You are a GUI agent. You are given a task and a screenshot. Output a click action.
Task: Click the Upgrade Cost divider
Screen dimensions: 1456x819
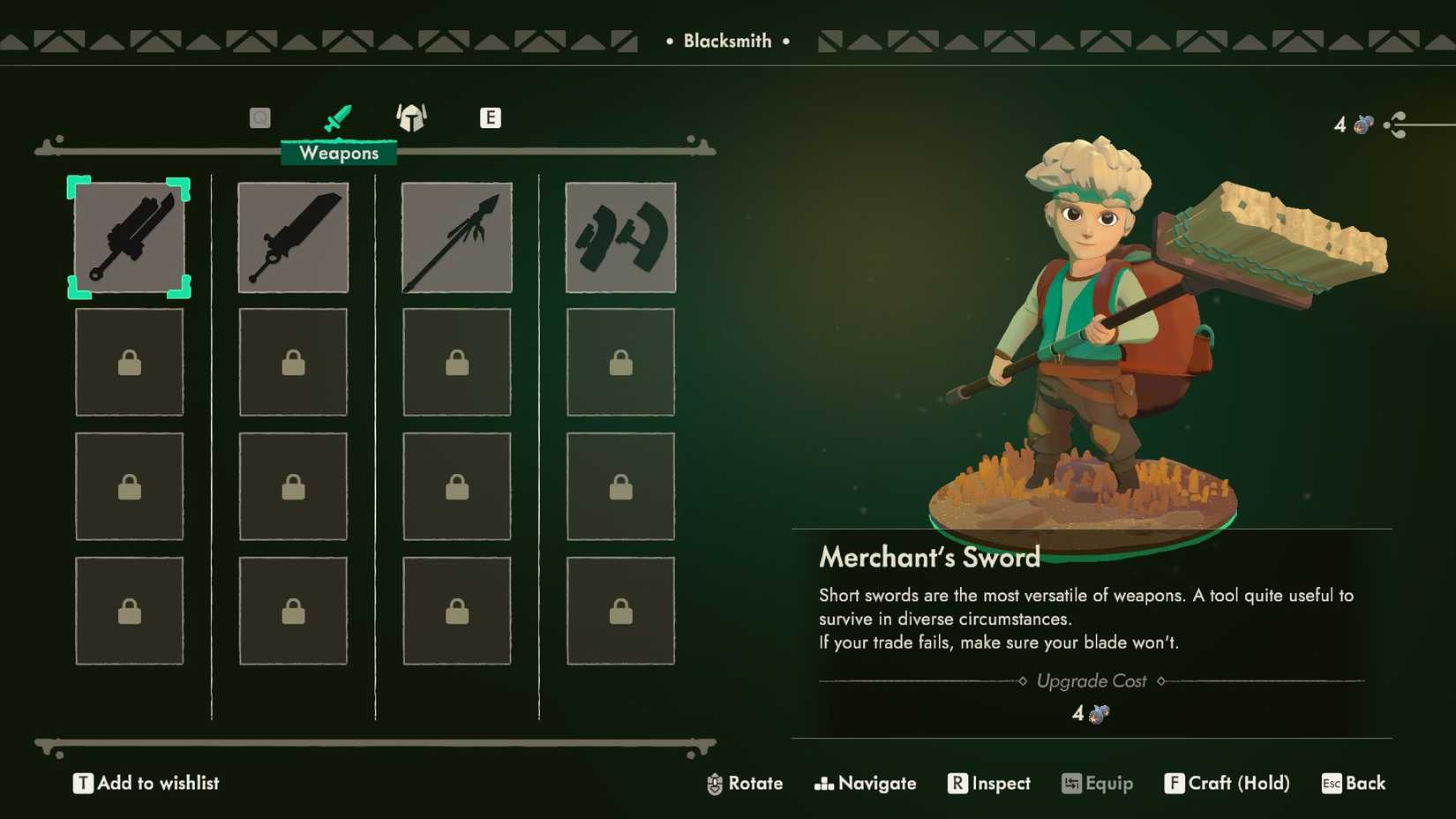[1092, 680]
